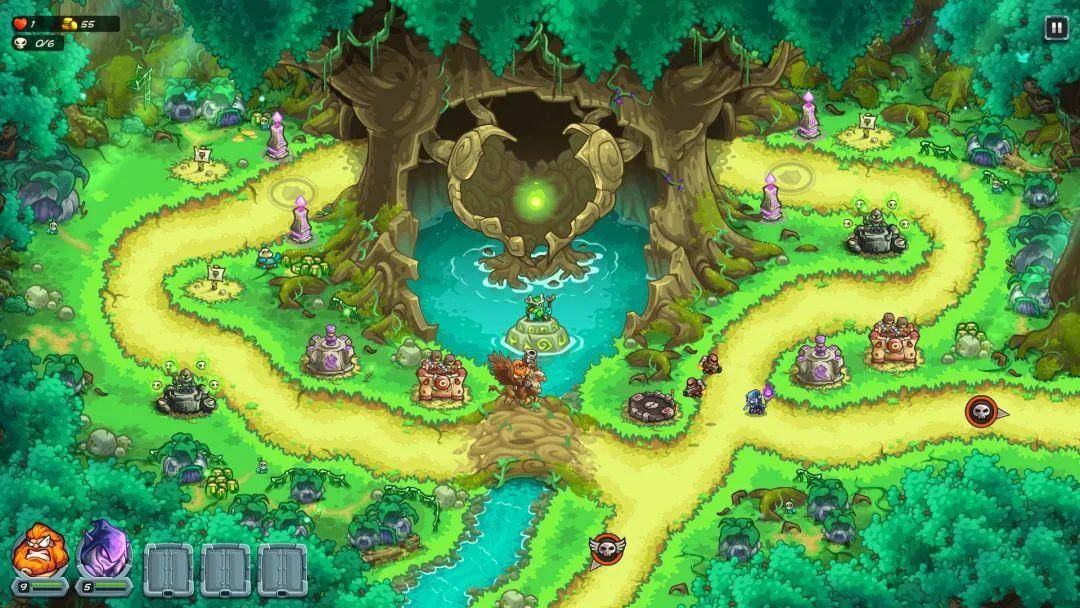Select the purple hooded hero portrait
1080x608 pixels.
(x=103, y=553)
